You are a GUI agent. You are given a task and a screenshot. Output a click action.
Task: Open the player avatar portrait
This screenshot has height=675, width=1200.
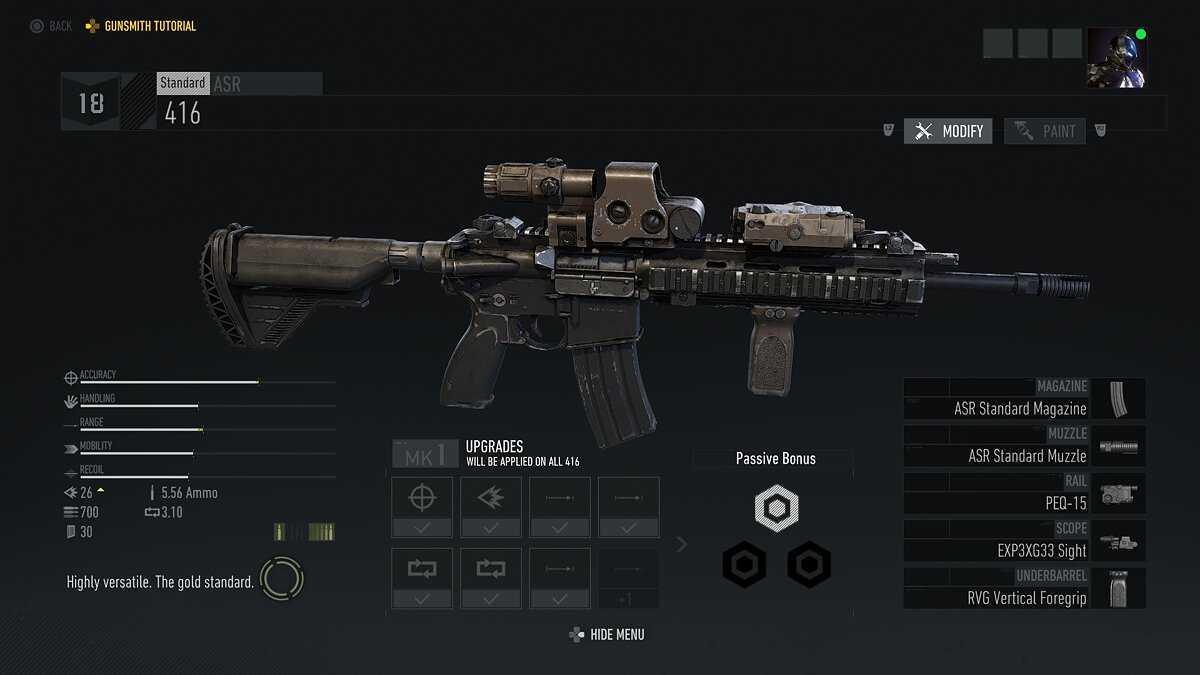click(1117, 57)
